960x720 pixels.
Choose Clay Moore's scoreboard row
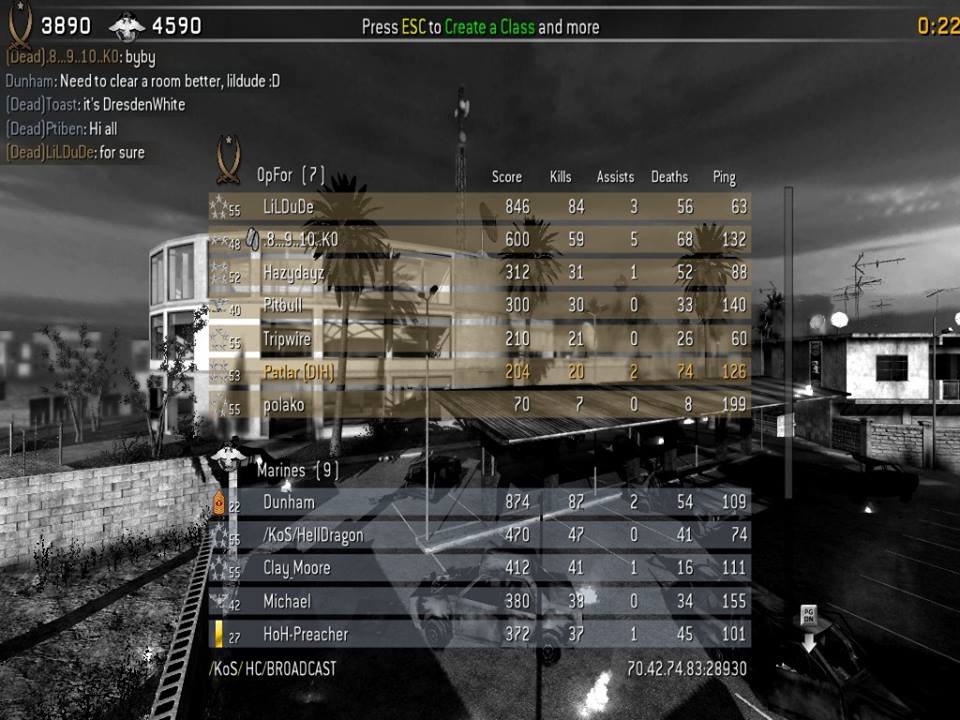(x=480, y=568)
